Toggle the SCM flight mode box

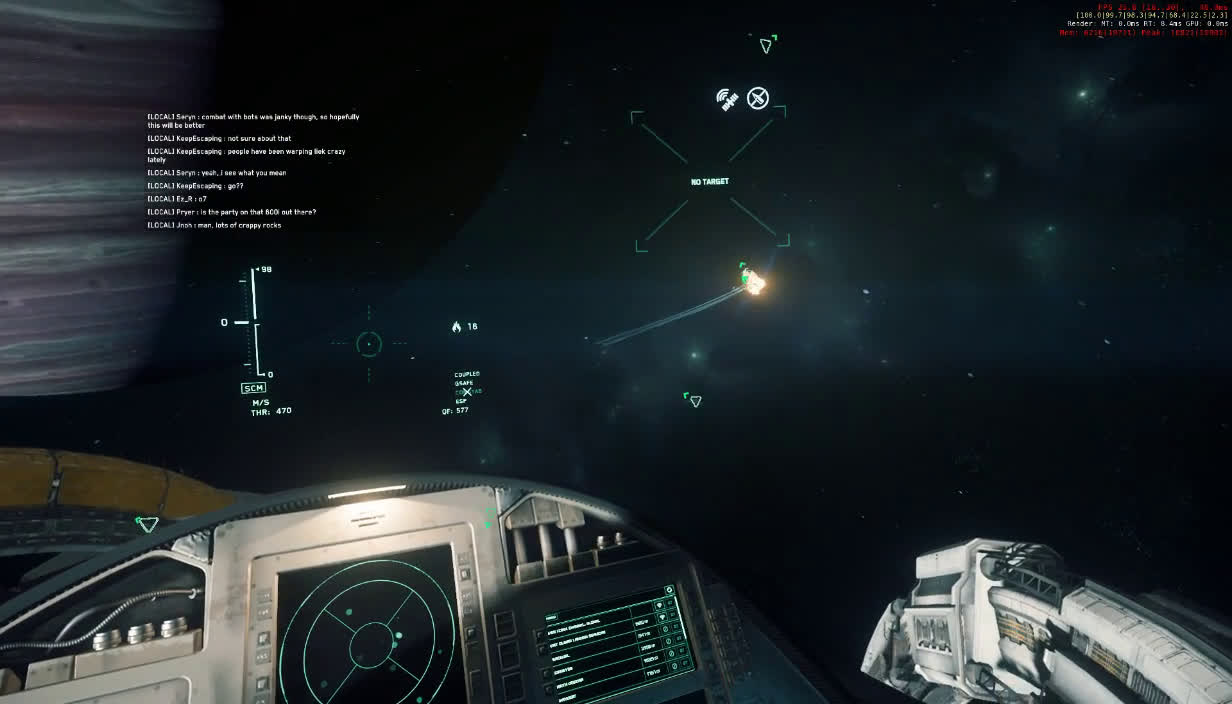(253, 388)
